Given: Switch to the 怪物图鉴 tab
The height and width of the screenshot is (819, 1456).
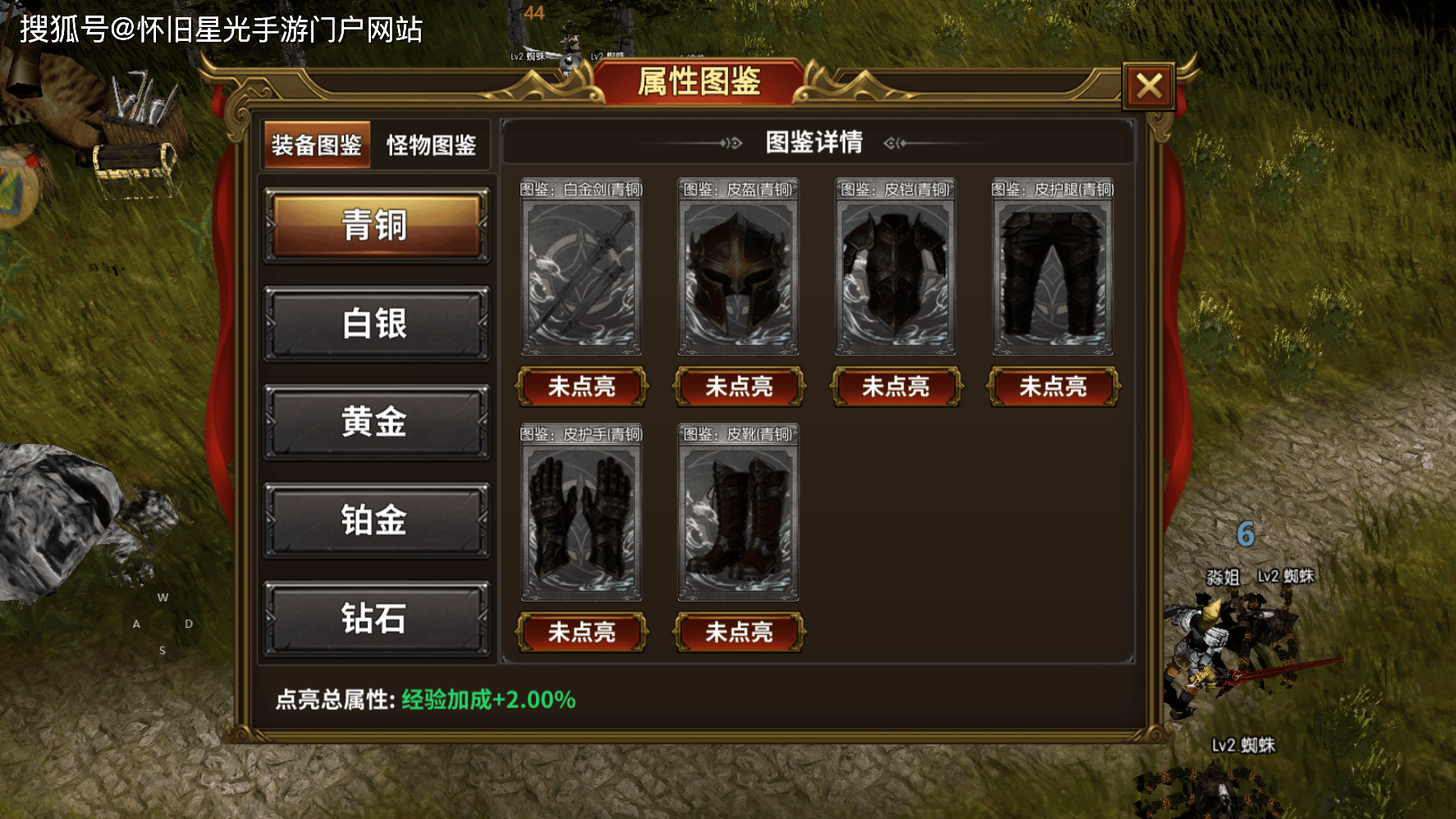Looking at the screenshot, I should [433, 146].
